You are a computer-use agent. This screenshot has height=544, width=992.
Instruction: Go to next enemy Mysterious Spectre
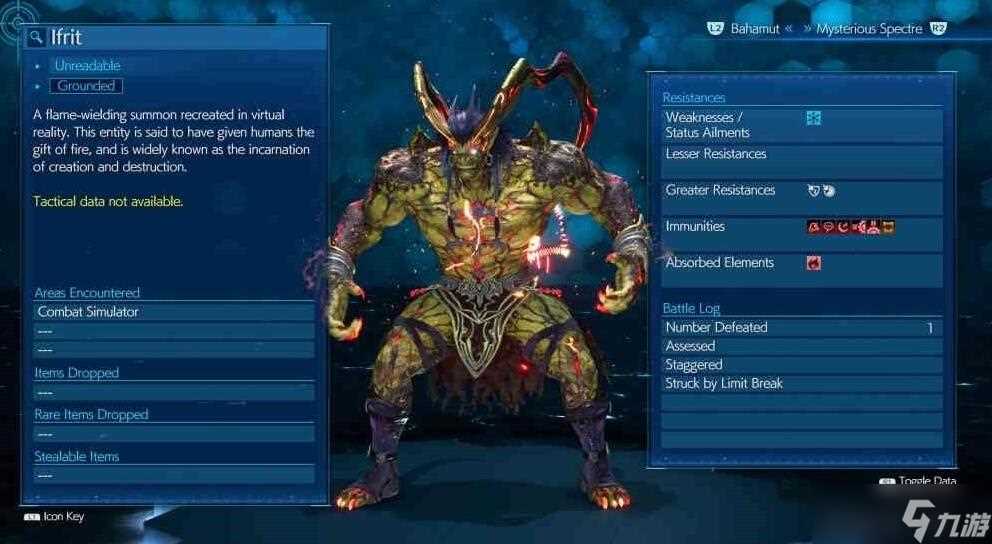(x=867, y=29)
